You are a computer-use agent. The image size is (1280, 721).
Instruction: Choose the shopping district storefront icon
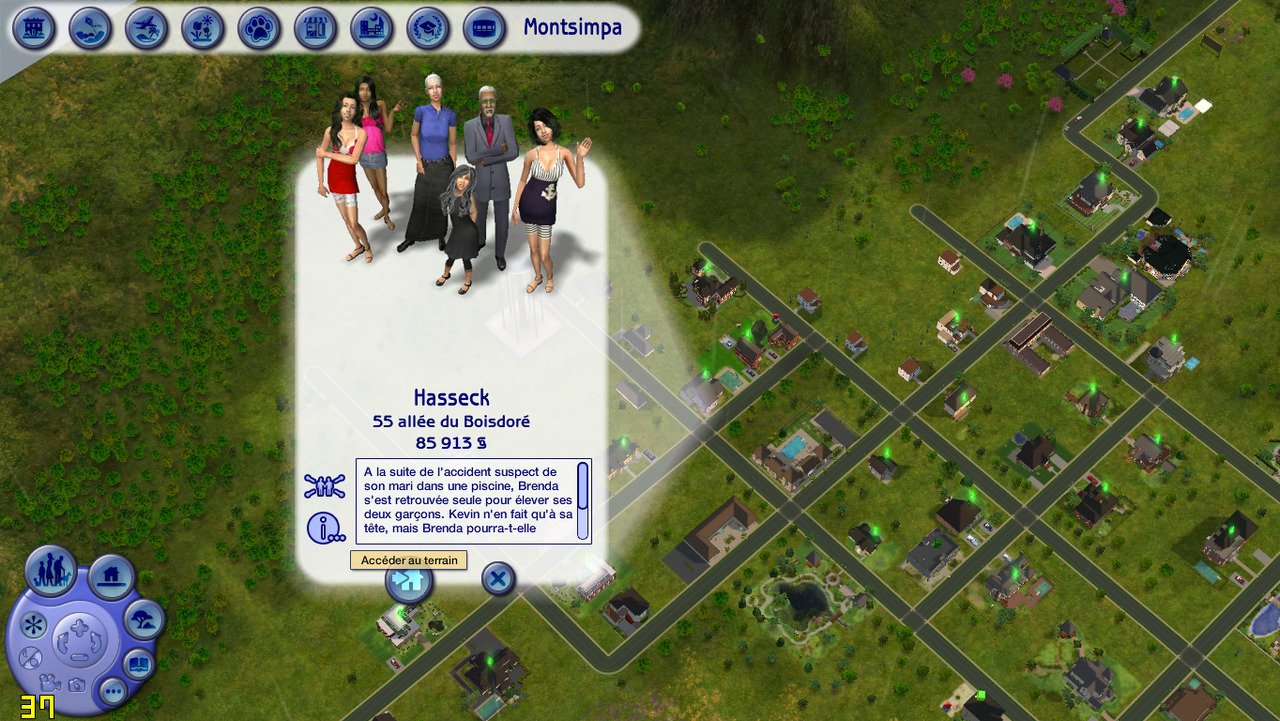pos(315,28)
